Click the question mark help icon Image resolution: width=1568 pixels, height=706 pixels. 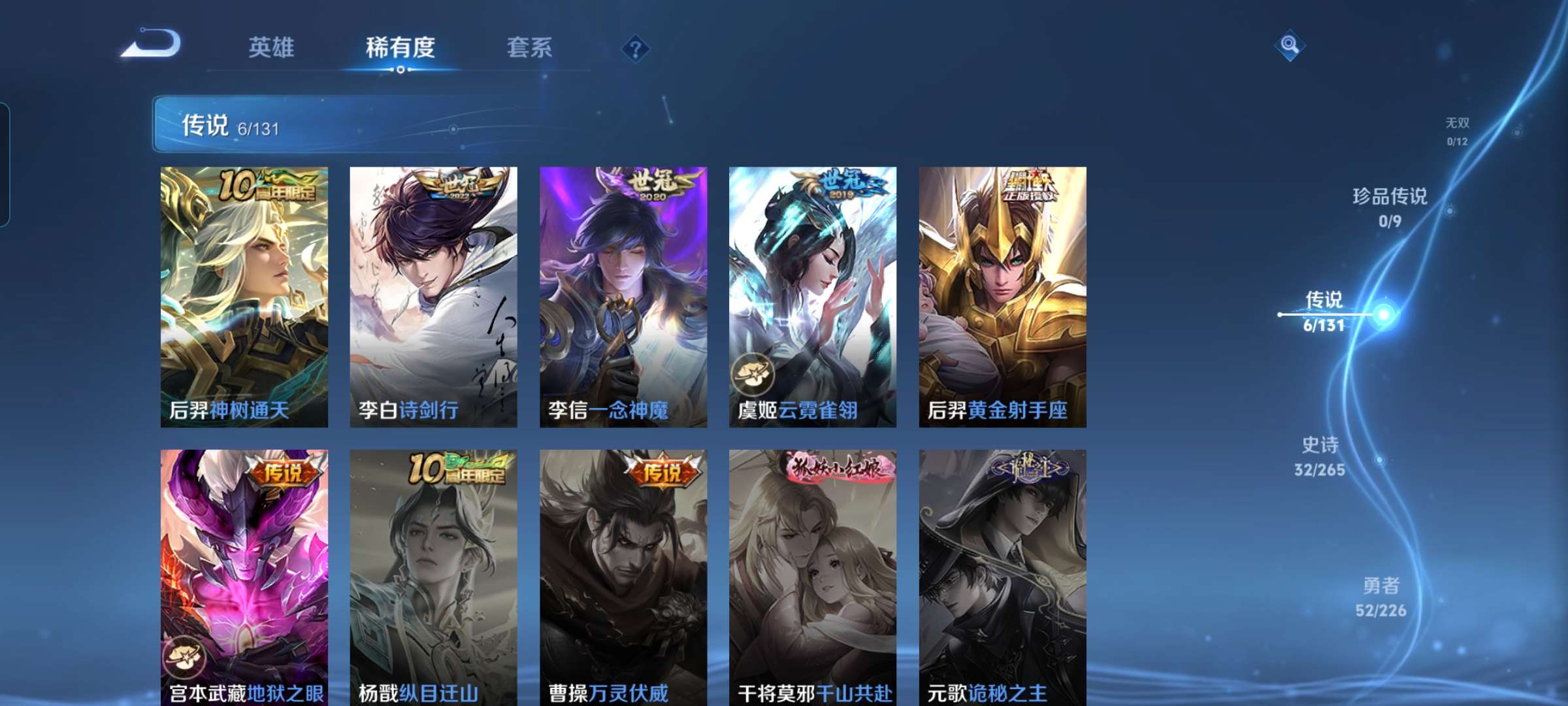[636, 49]
